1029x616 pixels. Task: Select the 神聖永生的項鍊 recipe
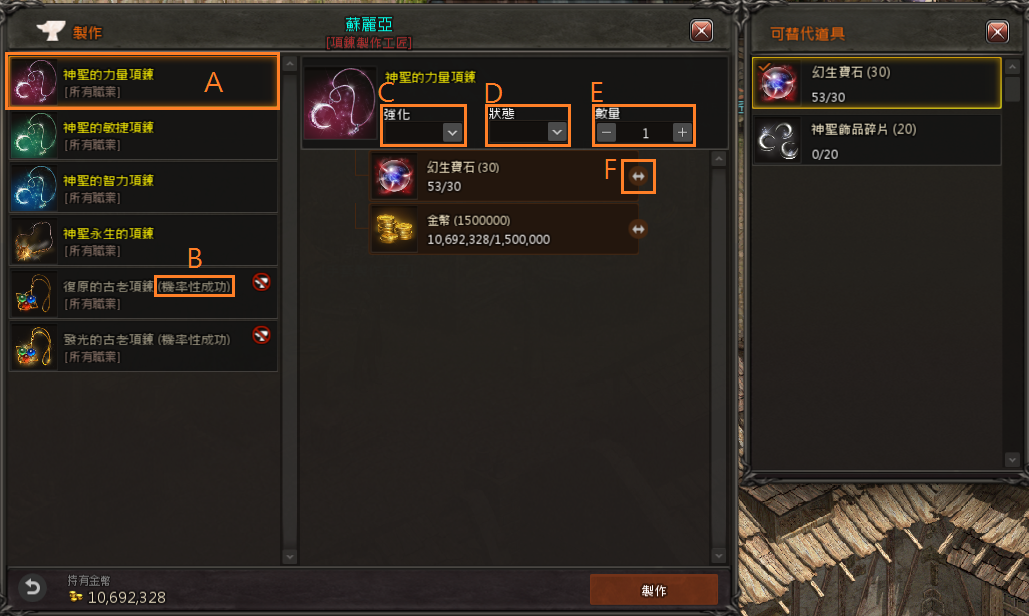click(x=140, y=241)
